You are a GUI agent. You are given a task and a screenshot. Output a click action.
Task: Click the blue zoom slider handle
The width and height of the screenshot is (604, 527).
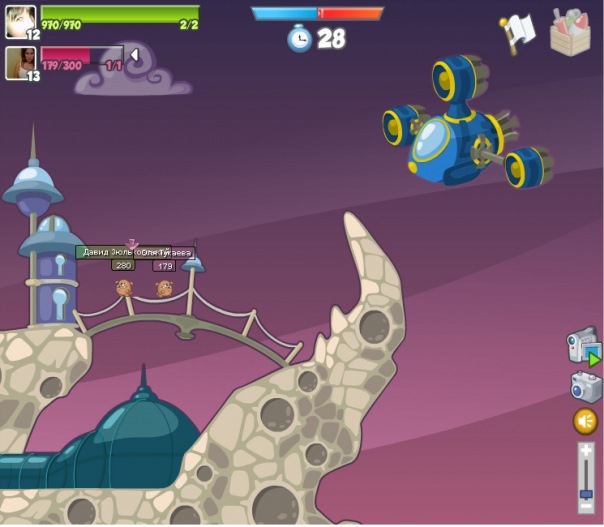586,493
